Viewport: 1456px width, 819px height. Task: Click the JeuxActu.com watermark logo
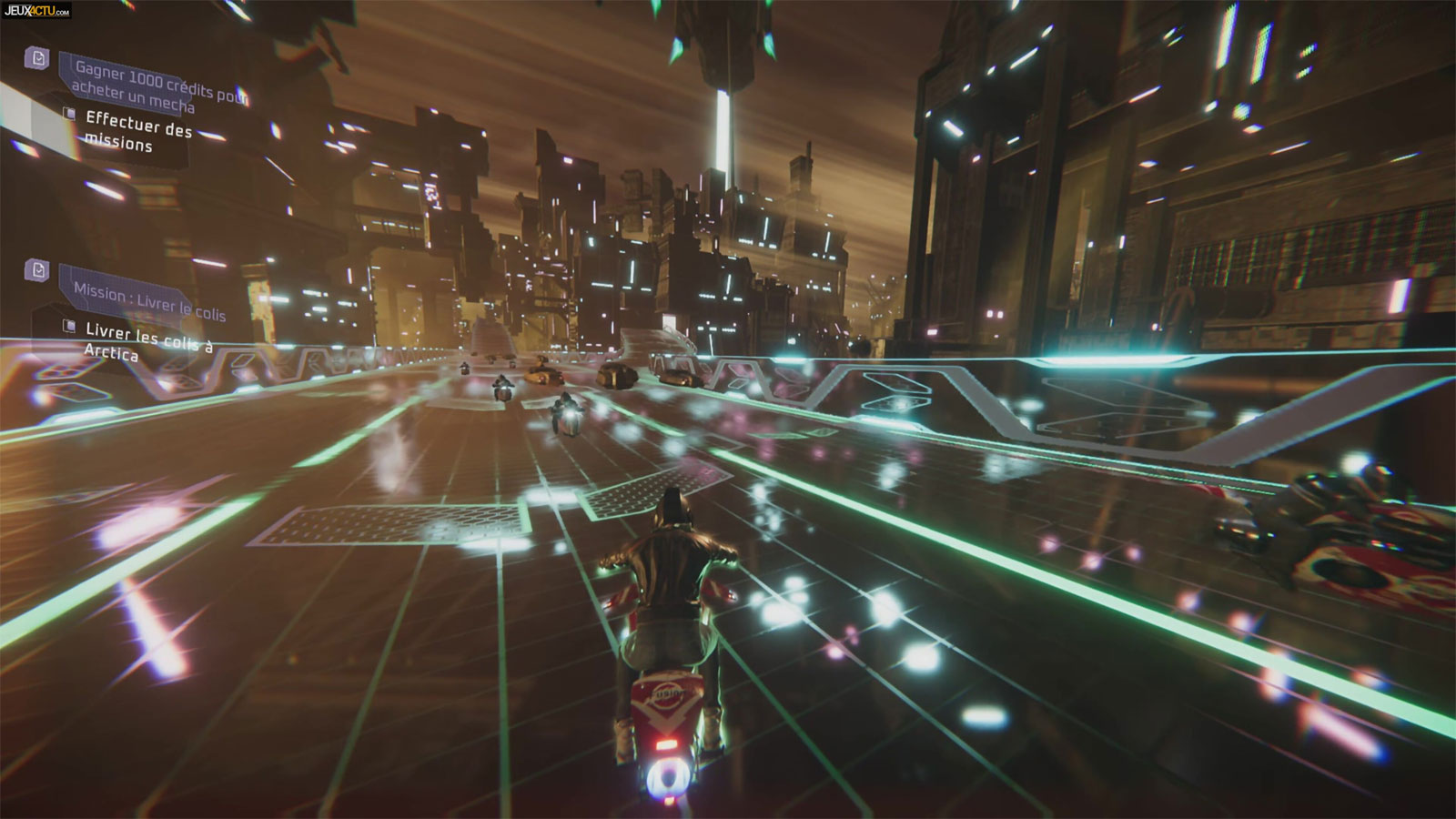(x=36, y=11)
